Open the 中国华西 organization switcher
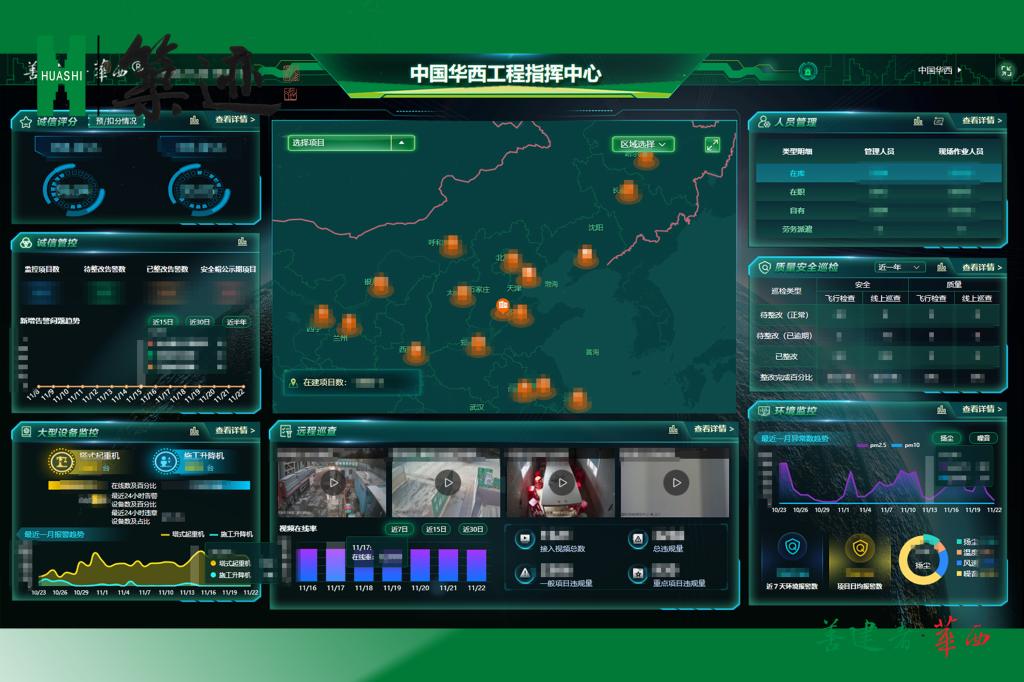The image size is (1024, 682). pos(940,71)
